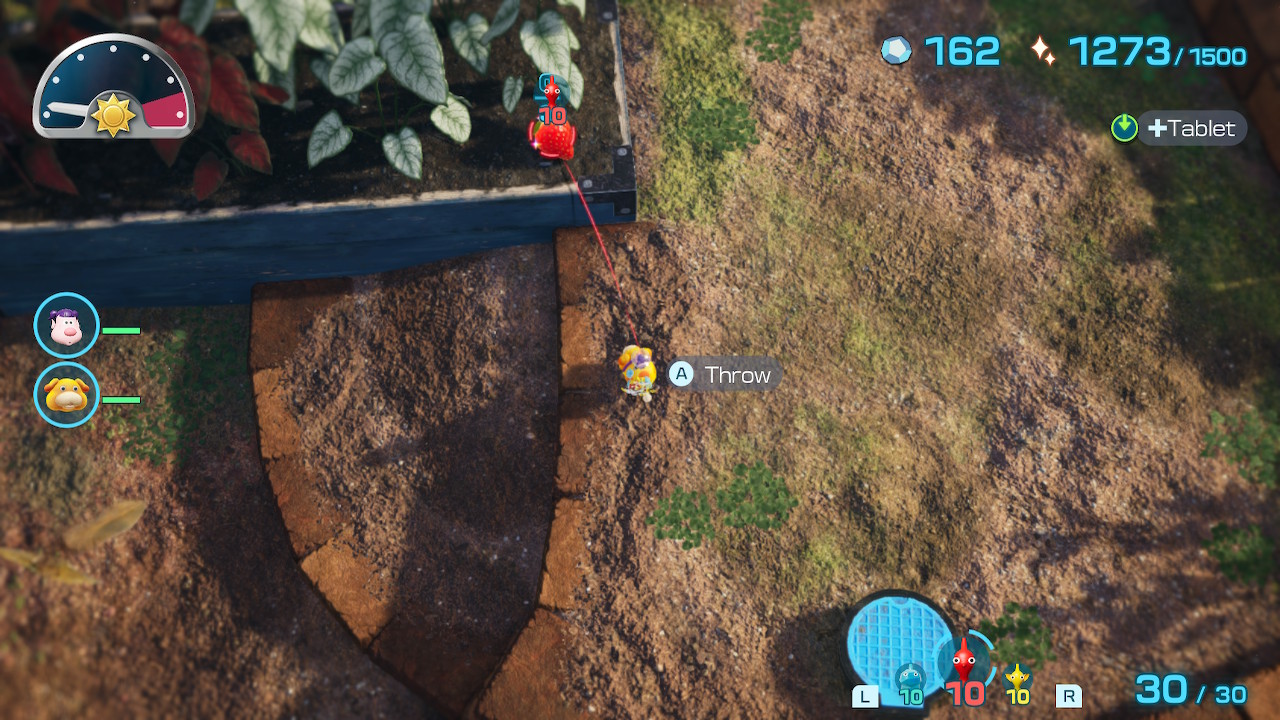The width and height of the screenshot is (1280, 720).
Task: Switch to the yellow Pikmin type
Action: coord(1018,681)
